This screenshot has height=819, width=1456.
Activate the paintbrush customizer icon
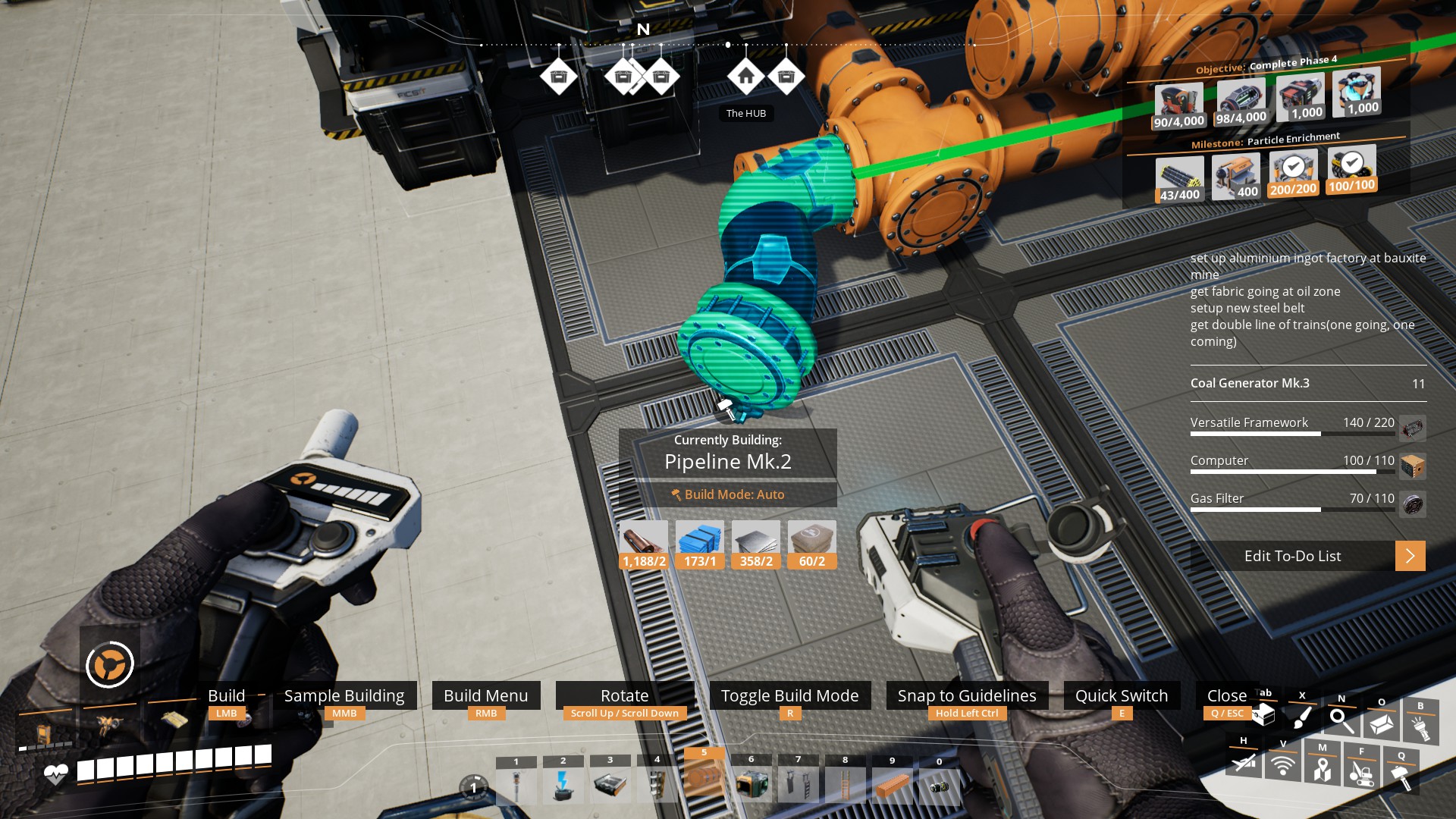(x=1302, y=716)
